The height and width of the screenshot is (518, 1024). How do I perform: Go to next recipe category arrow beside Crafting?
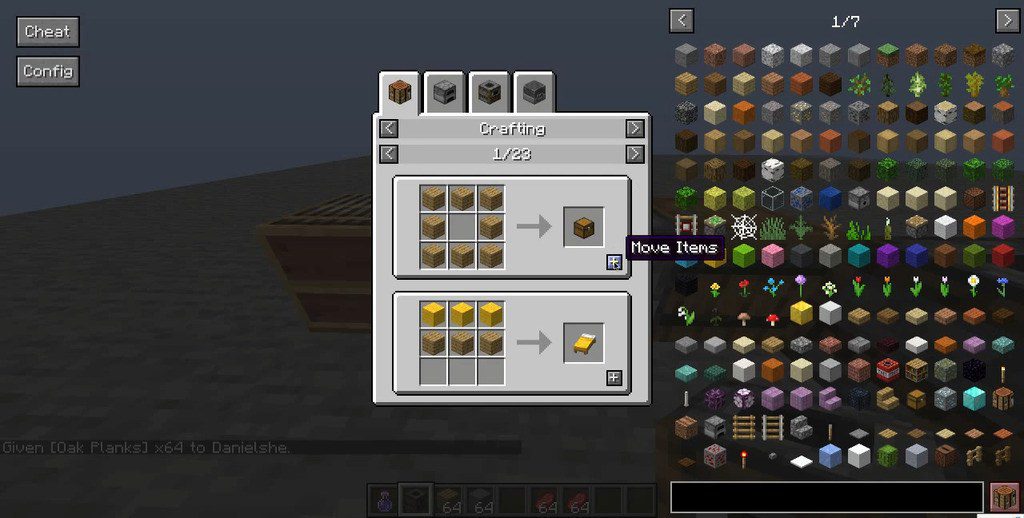[634, 128]
